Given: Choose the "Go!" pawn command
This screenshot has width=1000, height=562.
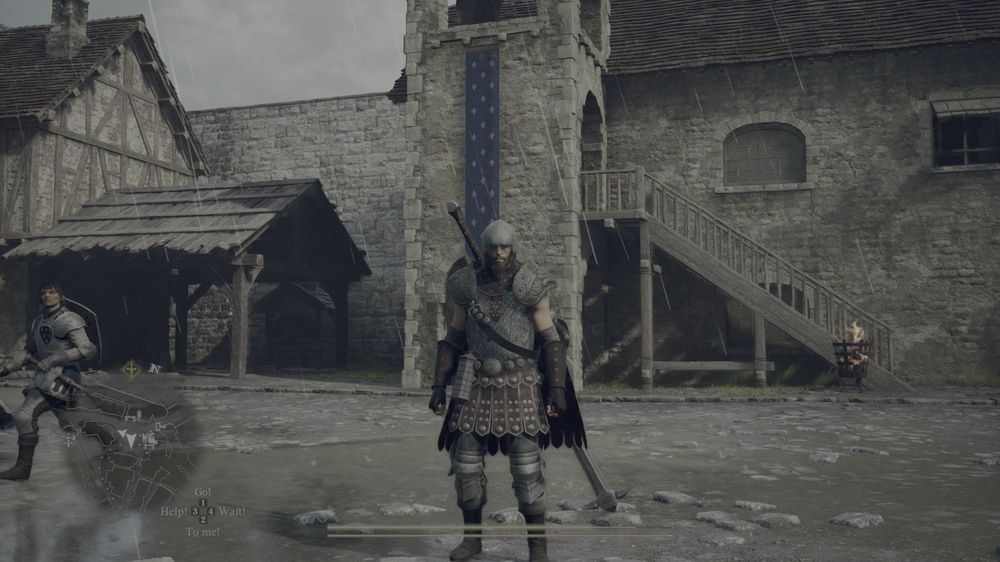Looking at the screenshot, I should [x=202, y=493].
